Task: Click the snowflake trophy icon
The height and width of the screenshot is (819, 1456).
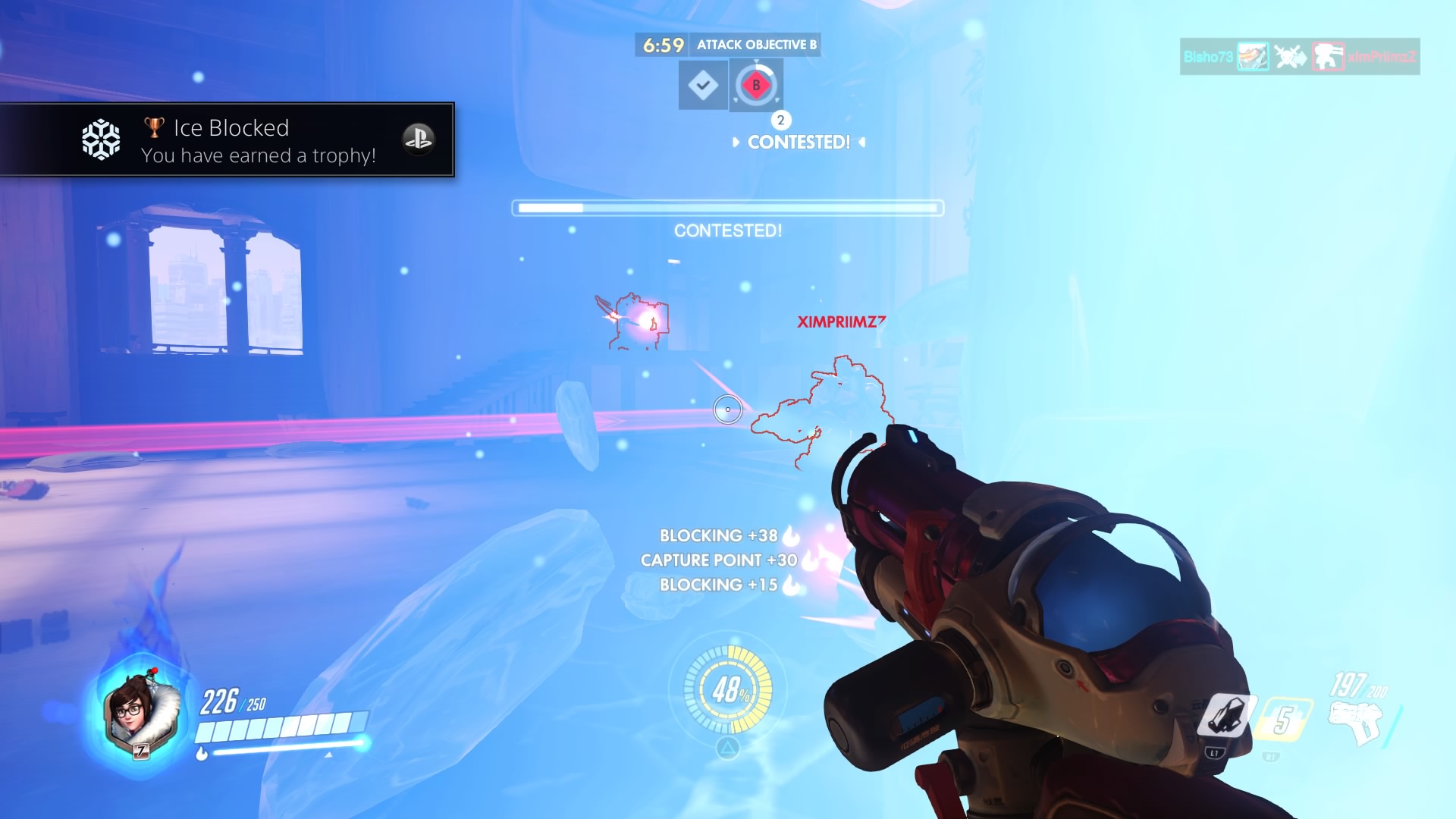Action: click(101, 140)
